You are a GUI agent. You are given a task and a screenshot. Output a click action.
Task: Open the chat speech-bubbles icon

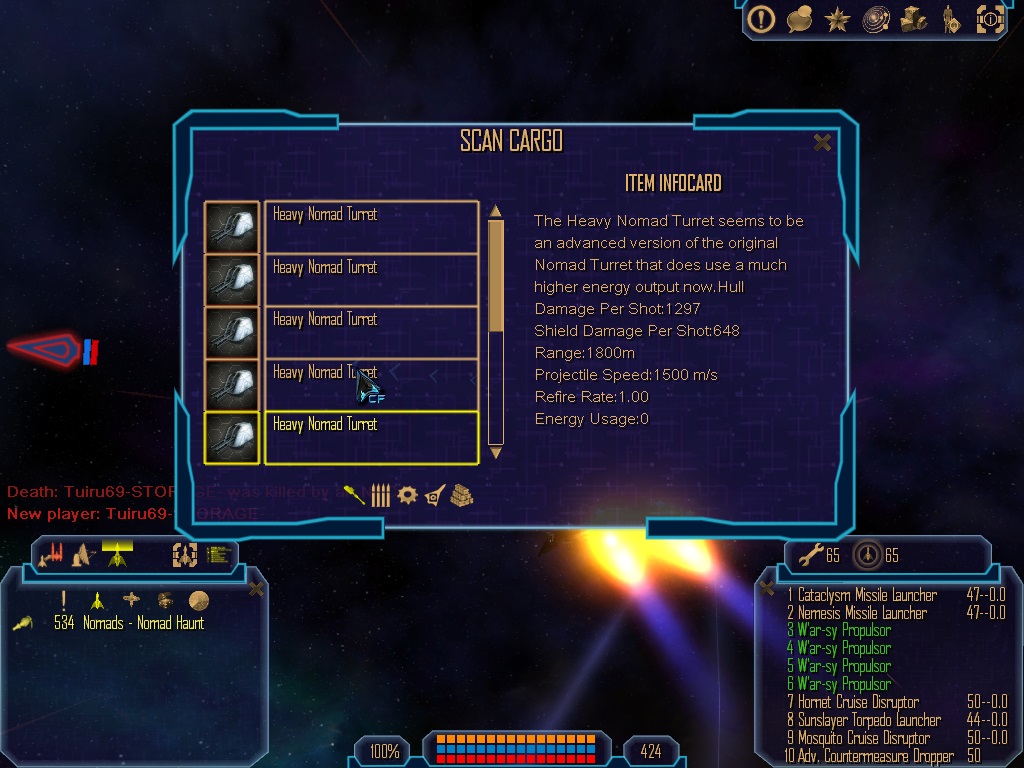click(x=799, y=19)
